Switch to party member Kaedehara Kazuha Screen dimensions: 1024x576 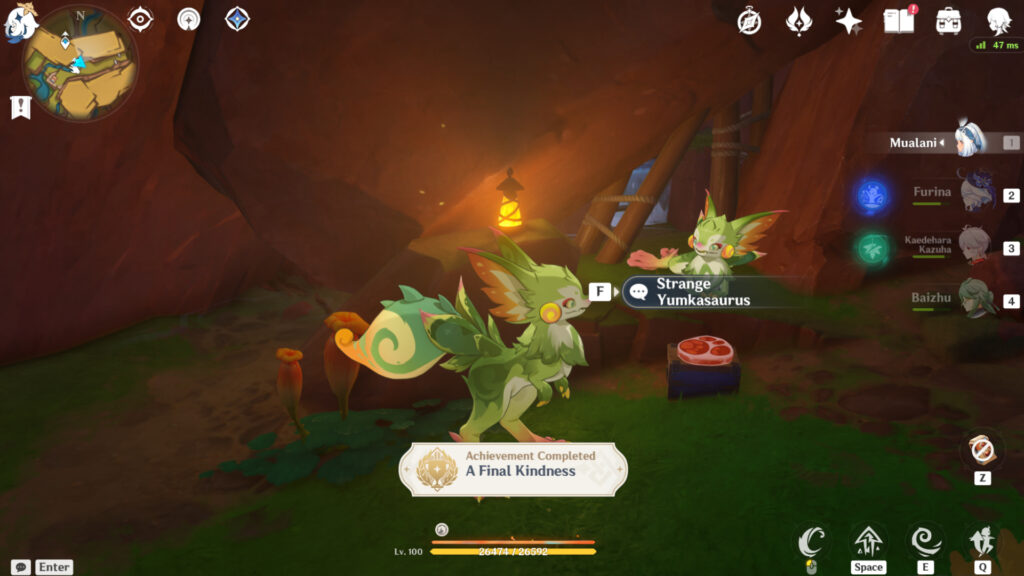975,246
